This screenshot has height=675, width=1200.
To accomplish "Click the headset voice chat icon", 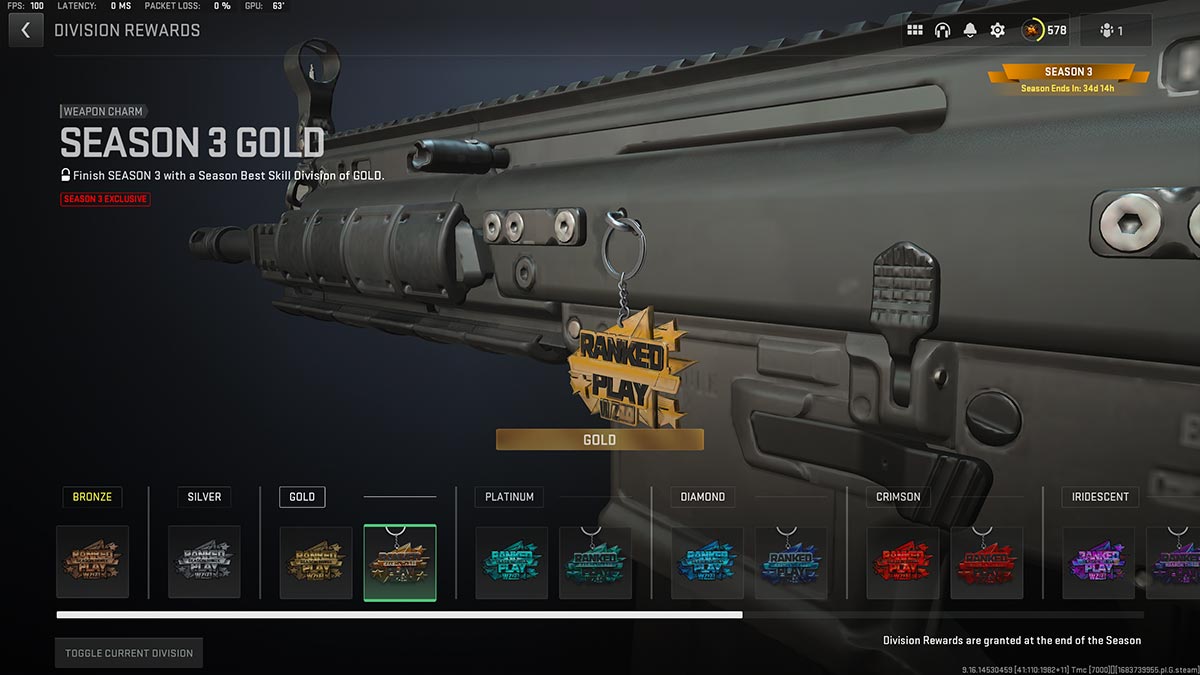I will (x=942, y=30).
